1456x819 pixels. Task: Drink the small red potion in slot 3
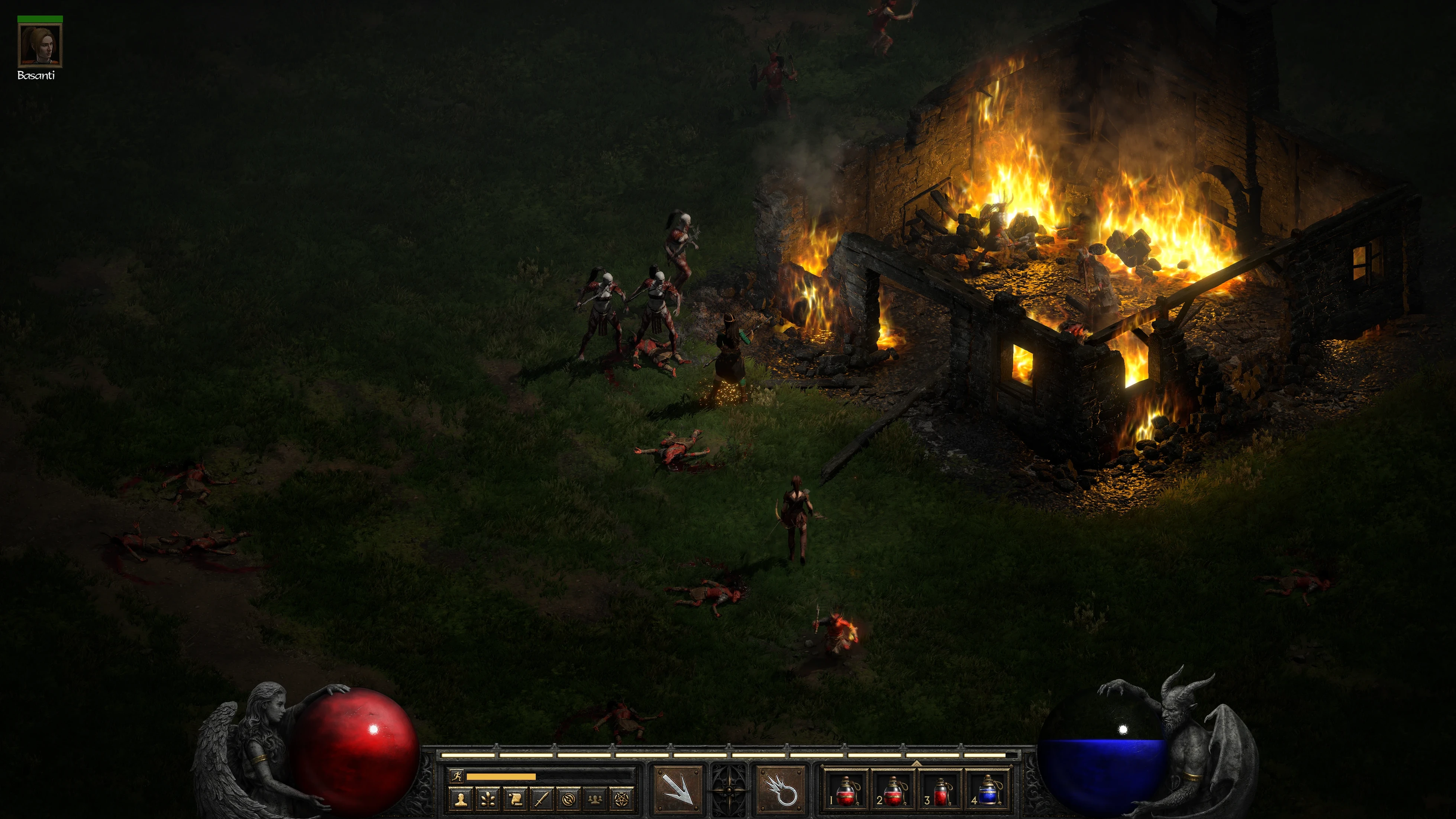pos(940,790)
